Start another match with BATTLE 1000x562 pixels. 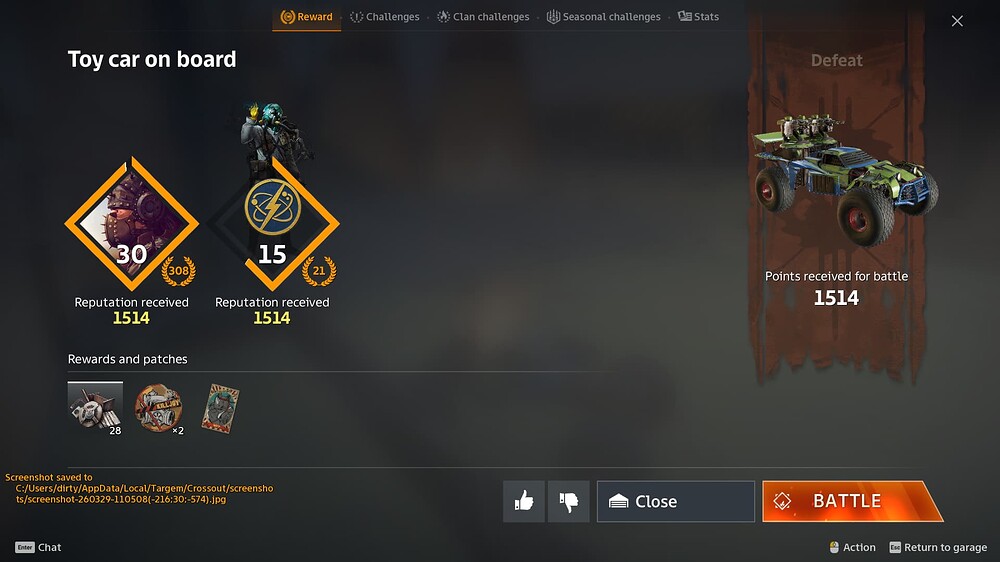click(x=850, y=501)
